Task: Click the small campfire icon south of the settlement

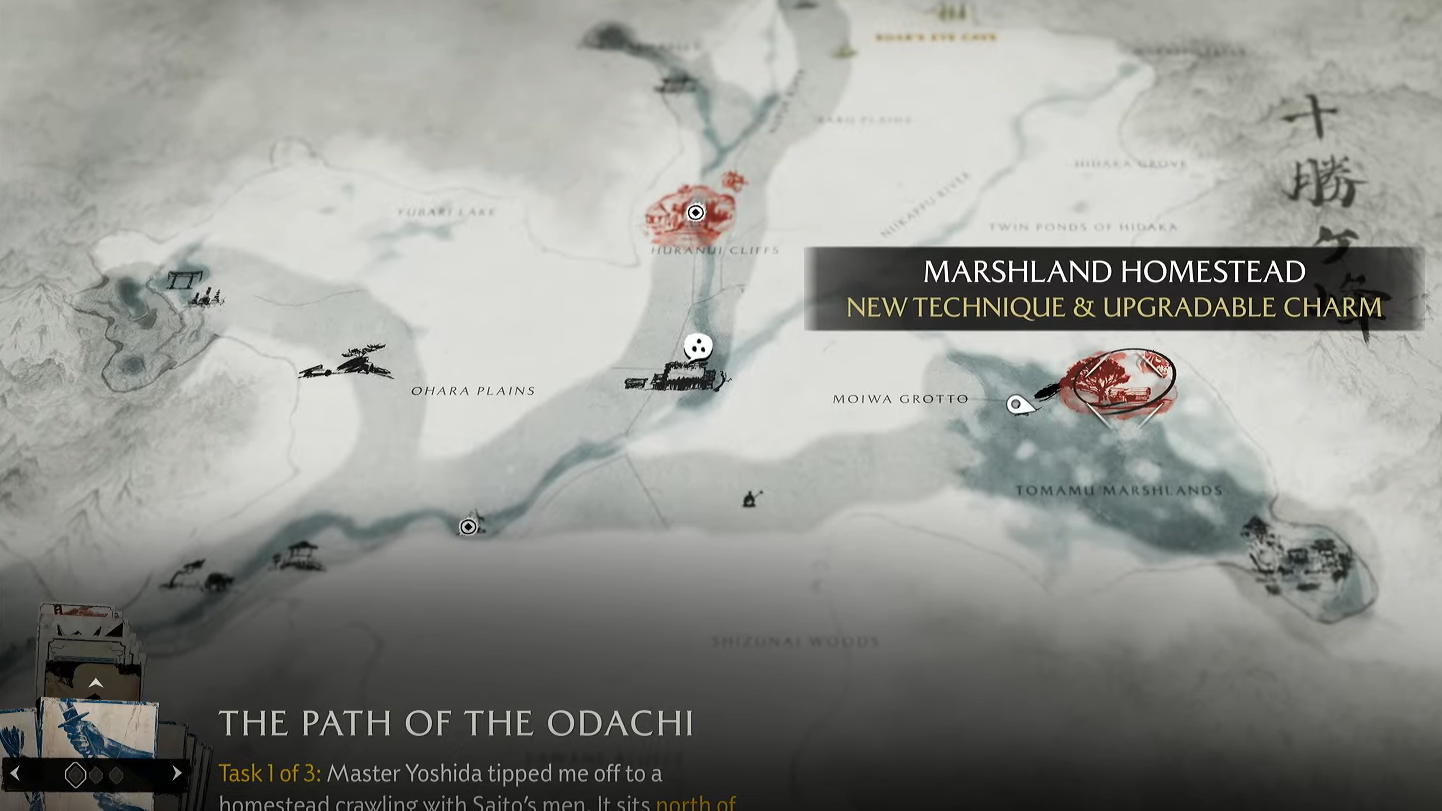Action: pyautogui.click(x=752, y=498)
